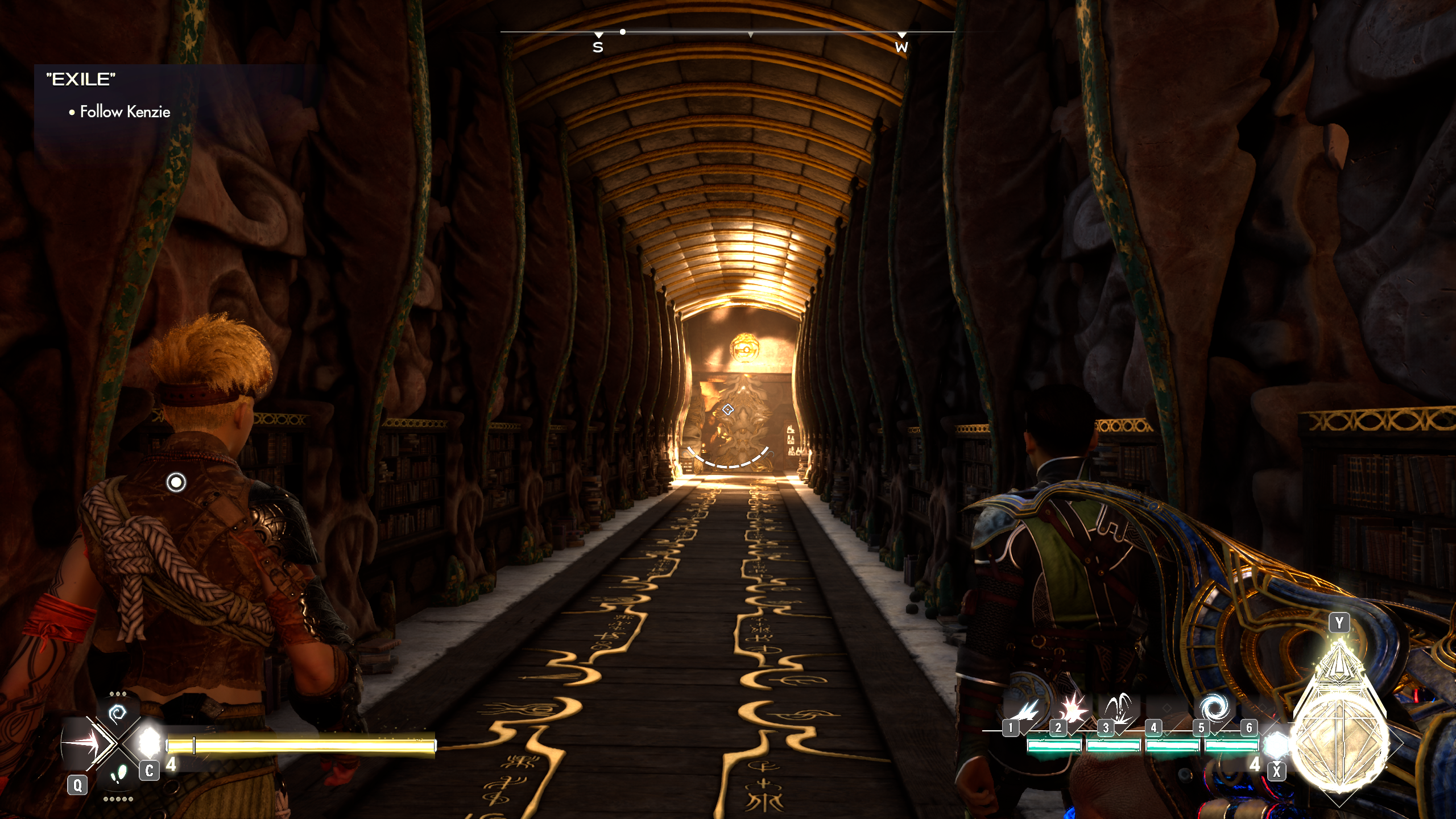Expand the empty hotbar slot 6
Screen dimensions: 1456x819
coord(1264,709)
